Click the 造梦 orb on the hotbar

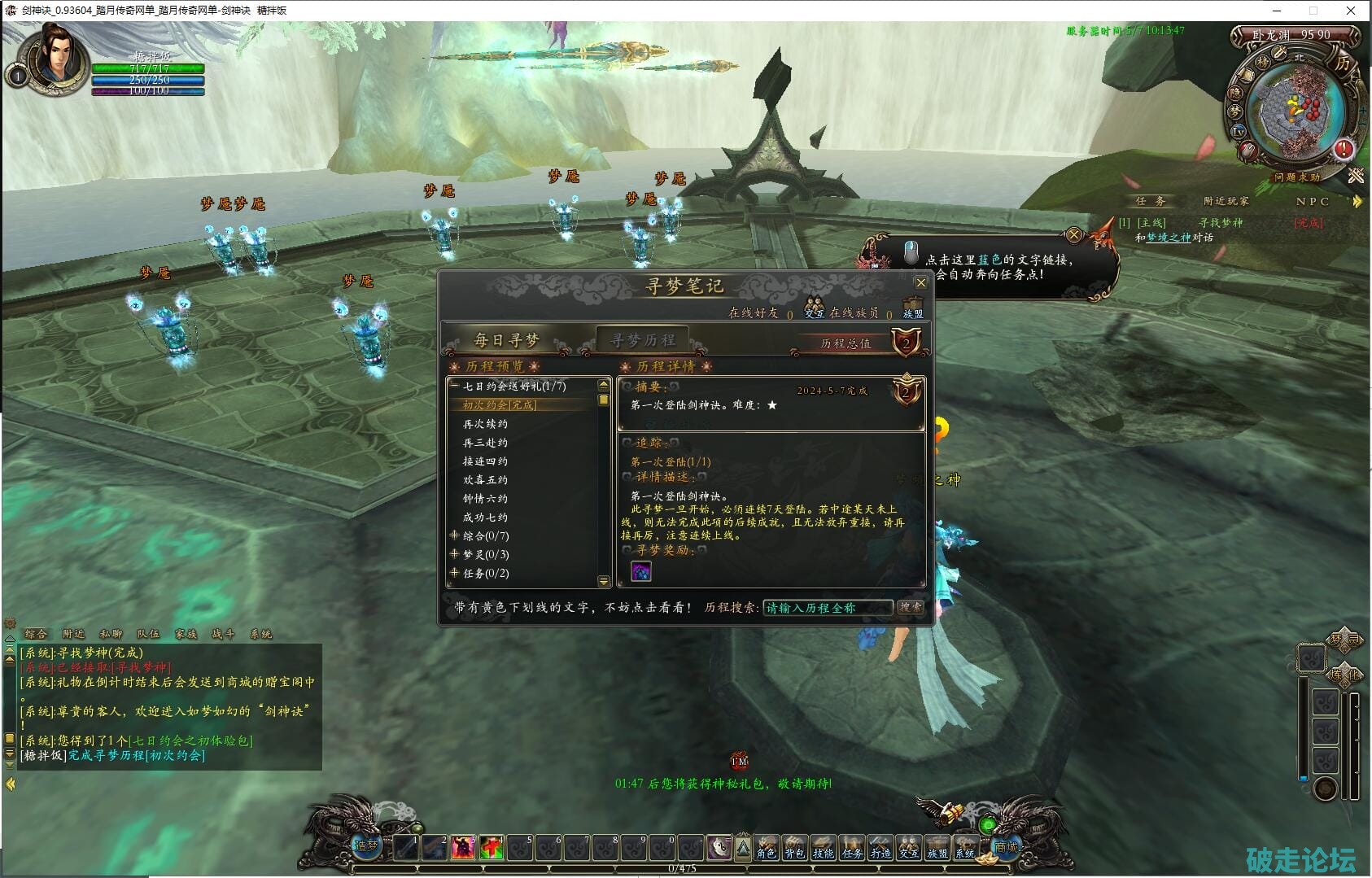[366, 845]
